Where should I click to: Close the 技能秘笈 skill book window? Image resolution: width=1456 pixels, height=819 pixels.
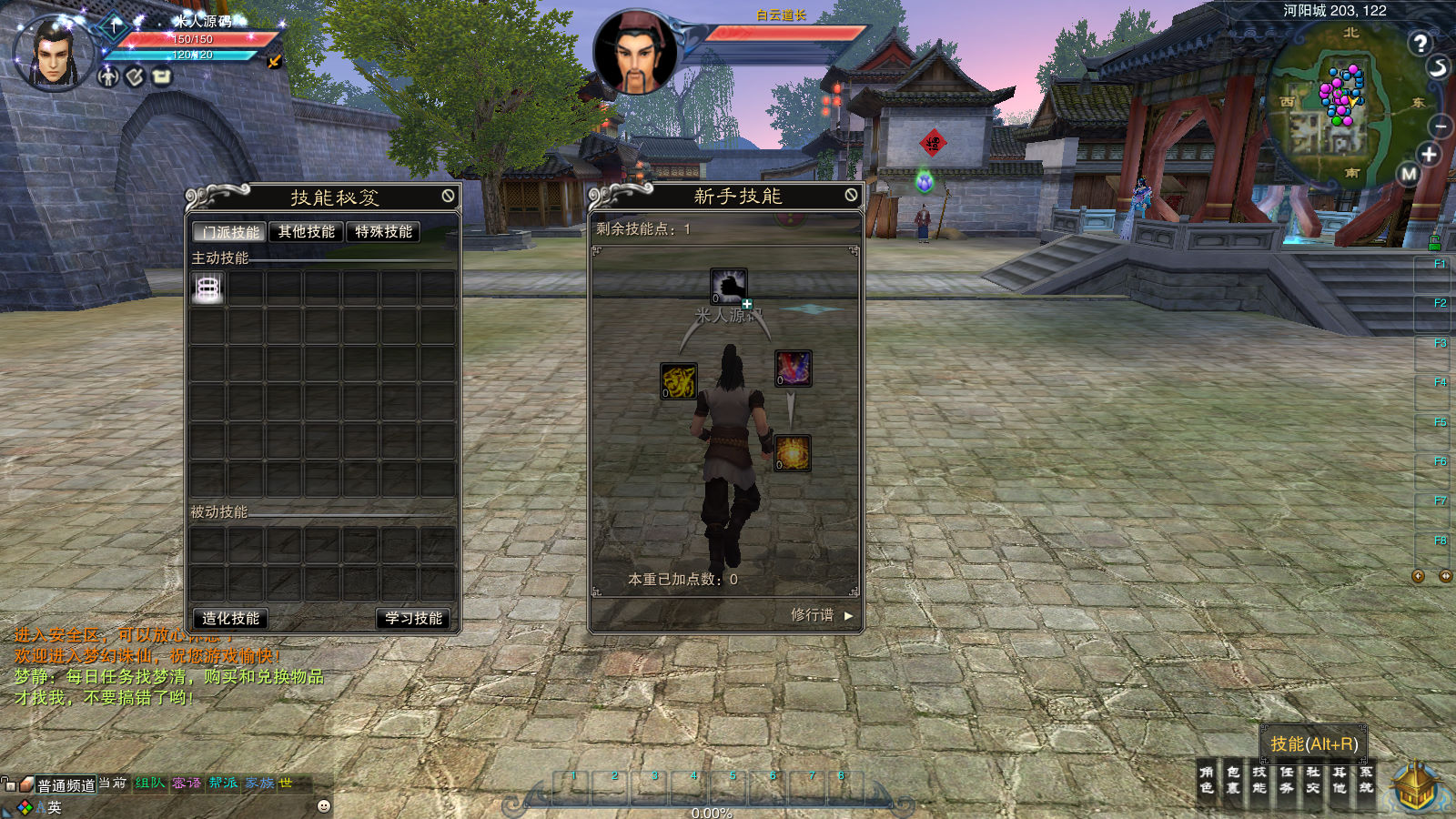pos(449,196)
